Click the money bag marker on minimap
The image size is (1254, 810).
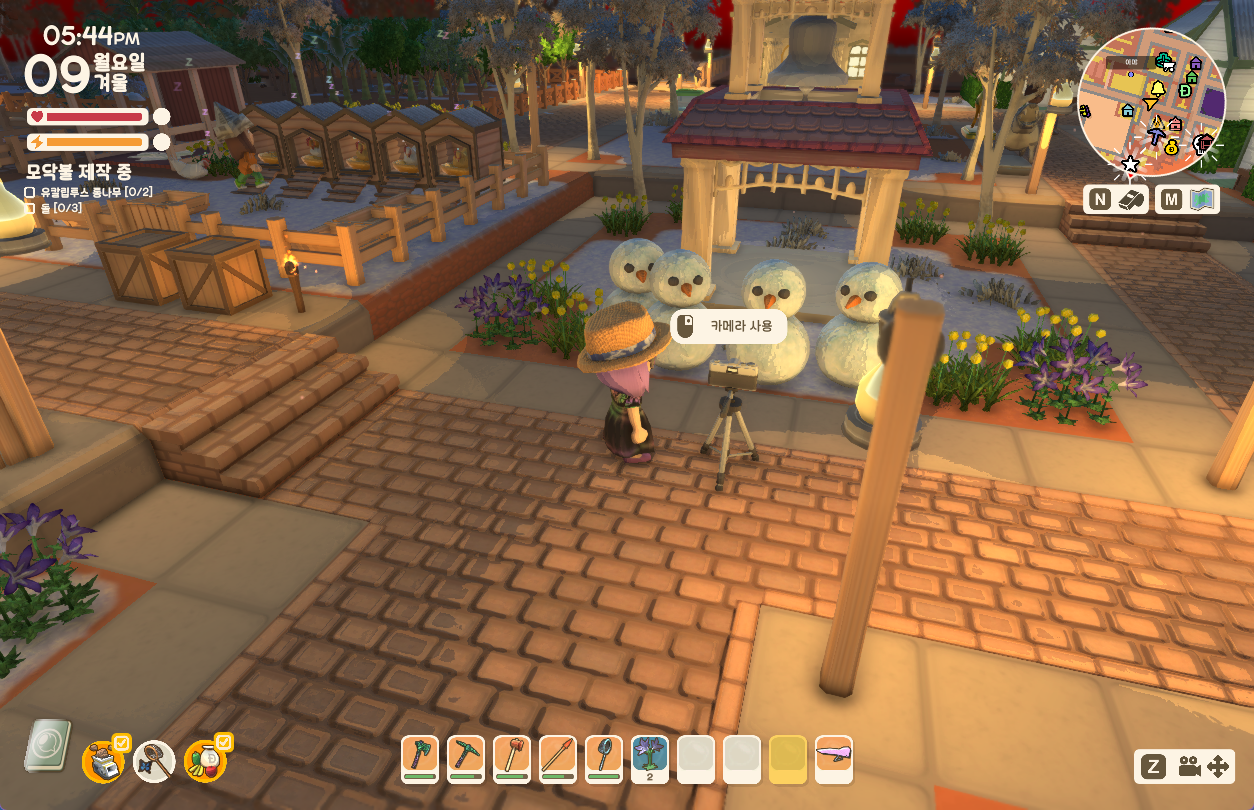click(1171, 146)
